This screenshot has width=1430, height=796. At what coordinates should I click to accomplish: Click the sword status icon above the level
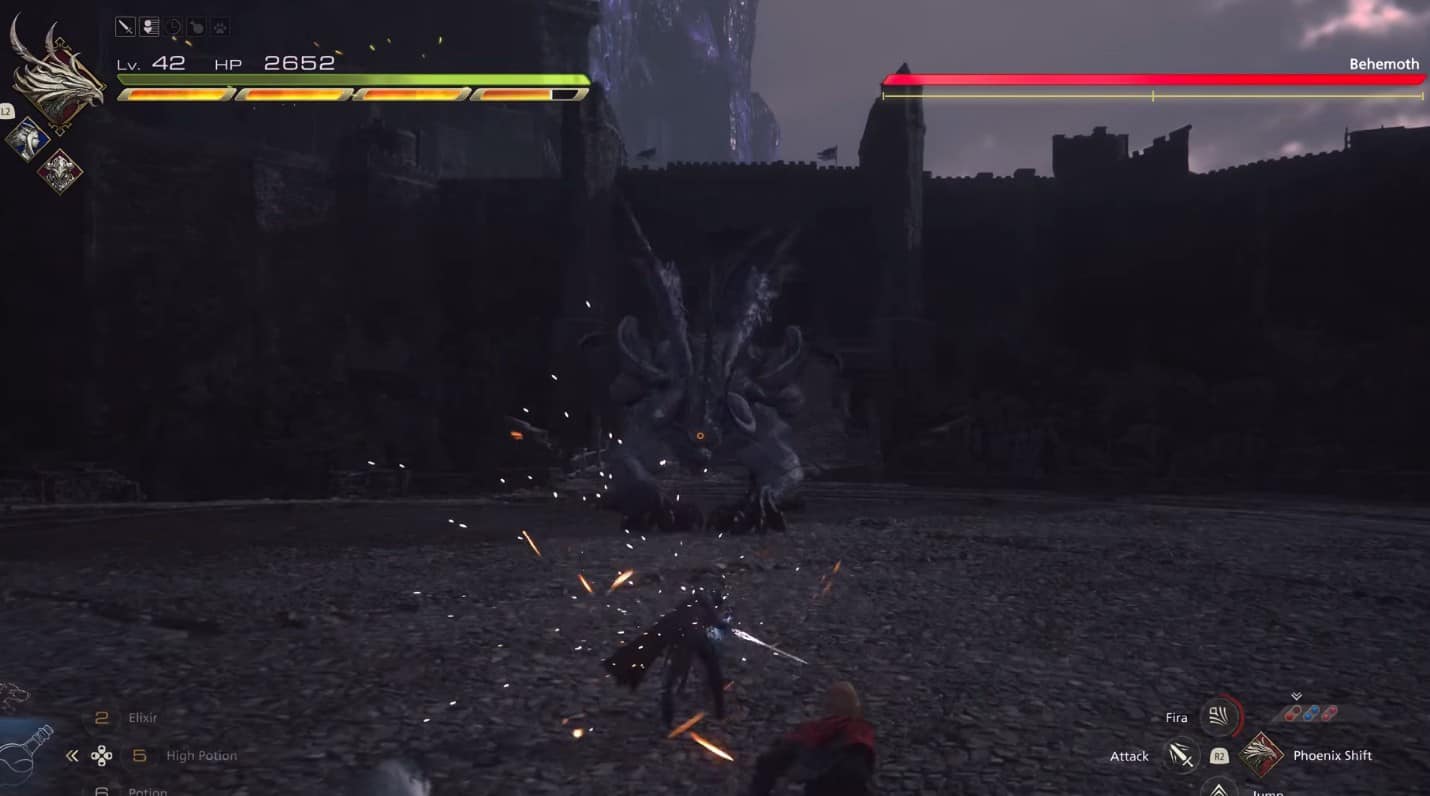pyautogui.click(x=126, y=26)
